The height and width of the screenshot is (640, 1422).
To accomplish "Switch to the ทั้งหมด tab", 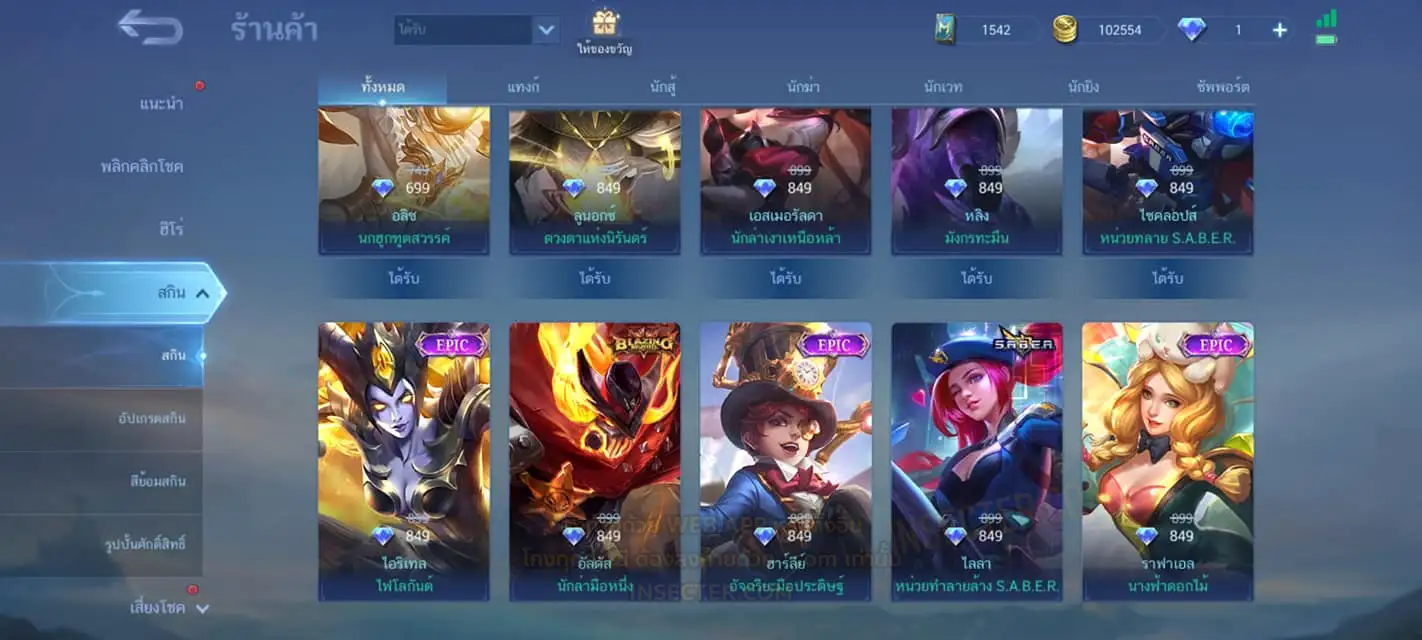I will tap(382, 87).
